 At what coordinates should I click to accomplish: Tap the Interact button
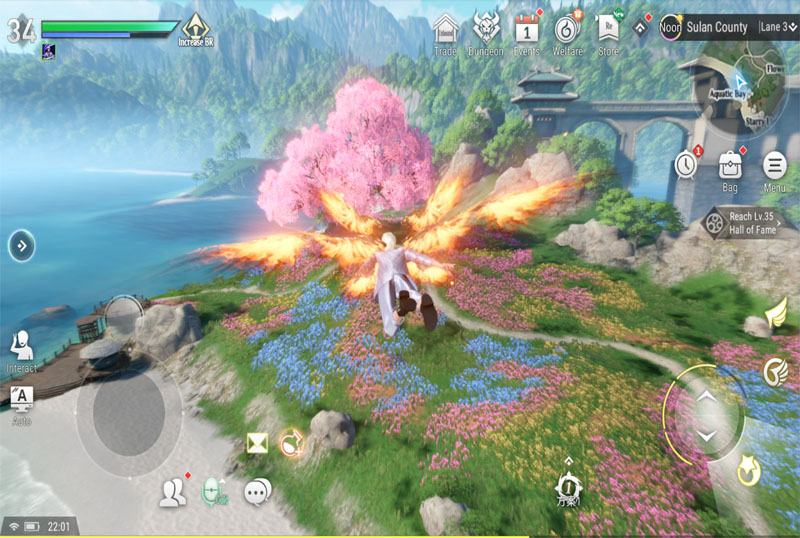click(x=21, y=350)
